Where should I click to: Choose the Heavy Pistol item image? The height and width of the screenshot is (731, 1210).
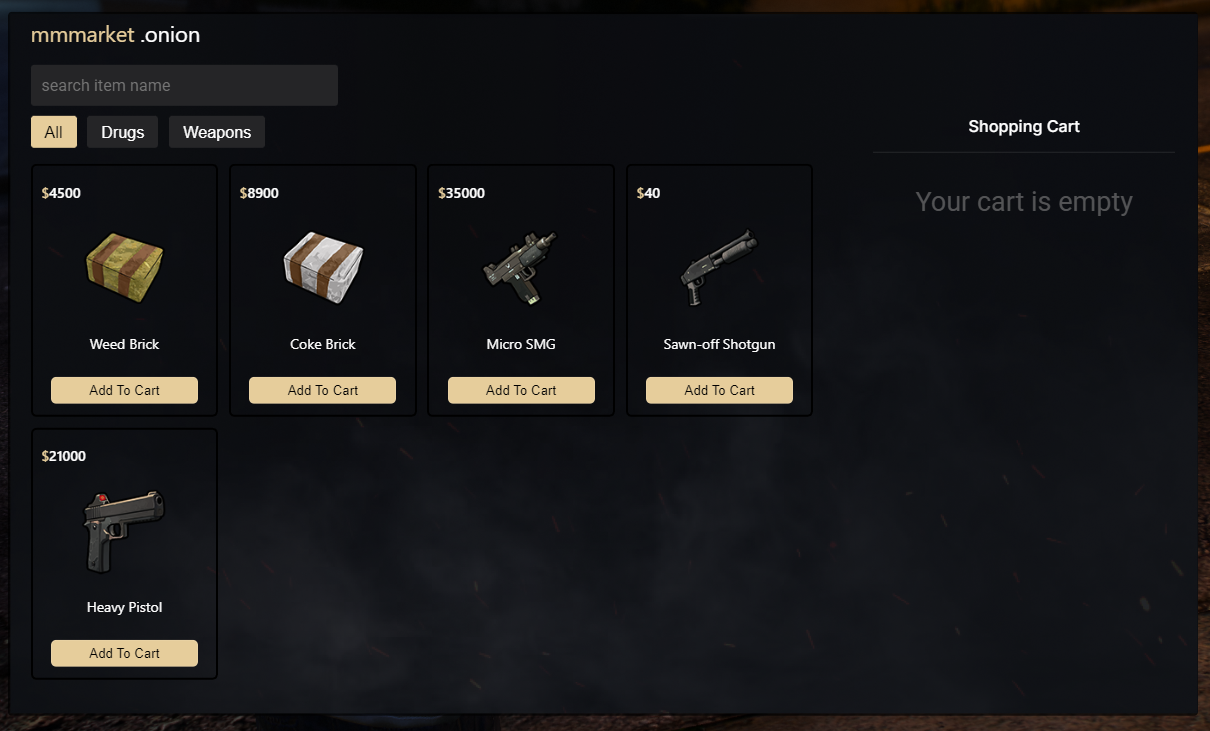(x=124, y=531)
